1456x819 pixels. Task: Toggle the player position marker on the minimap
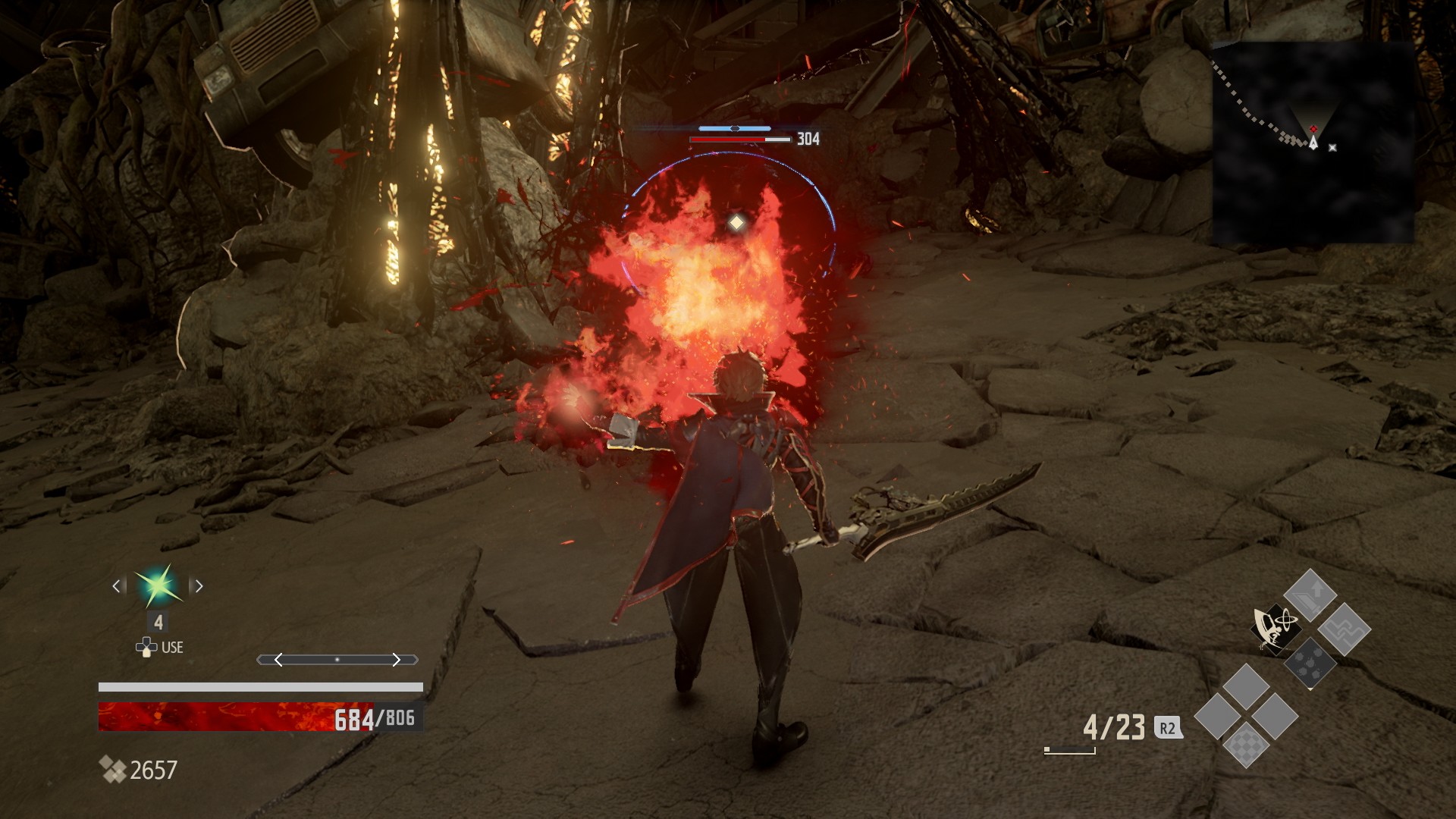pos(1312,142)
